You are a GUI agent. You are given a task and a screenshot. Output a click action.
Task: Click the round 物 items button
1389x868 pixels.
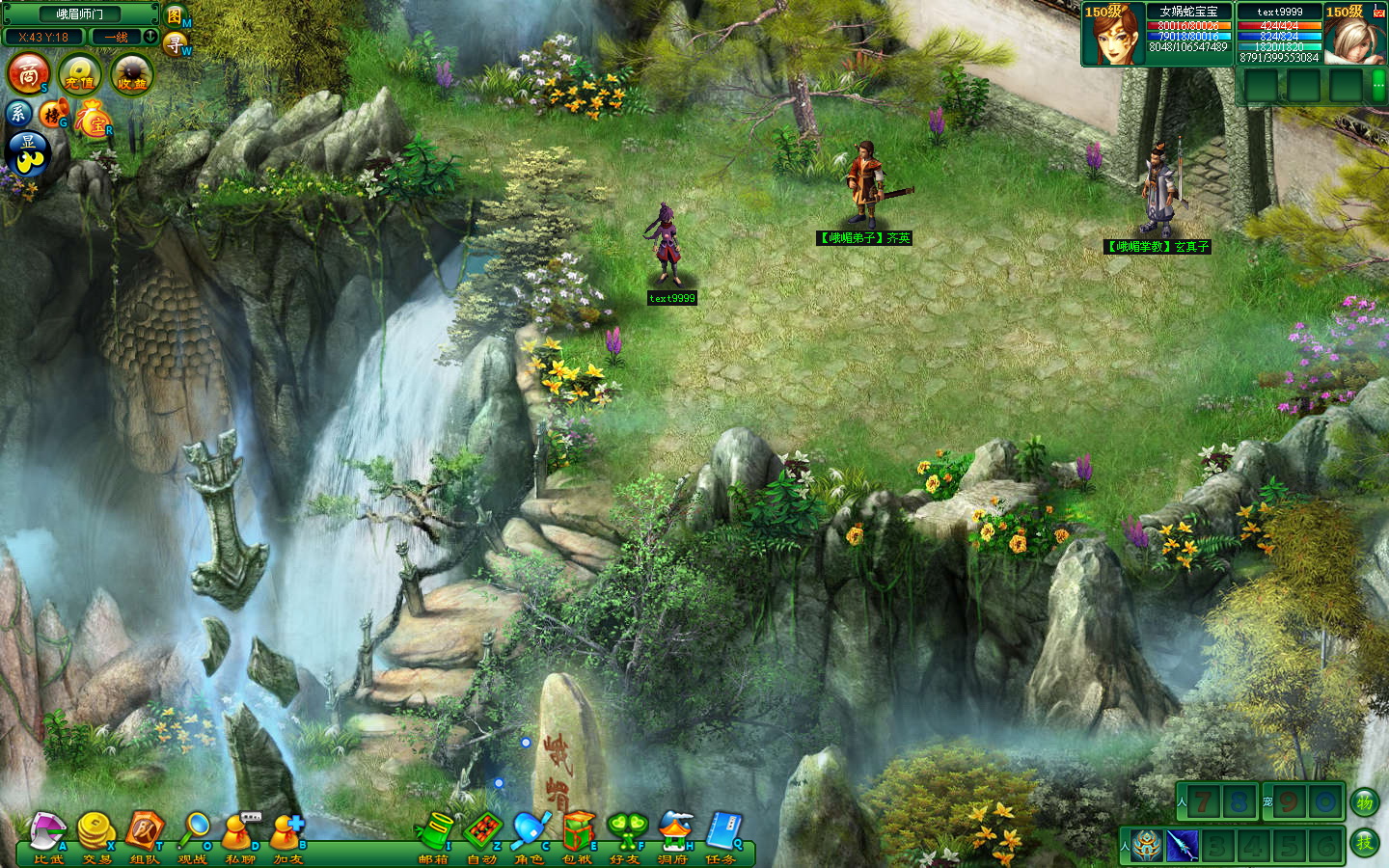[x=1365, y=801]
